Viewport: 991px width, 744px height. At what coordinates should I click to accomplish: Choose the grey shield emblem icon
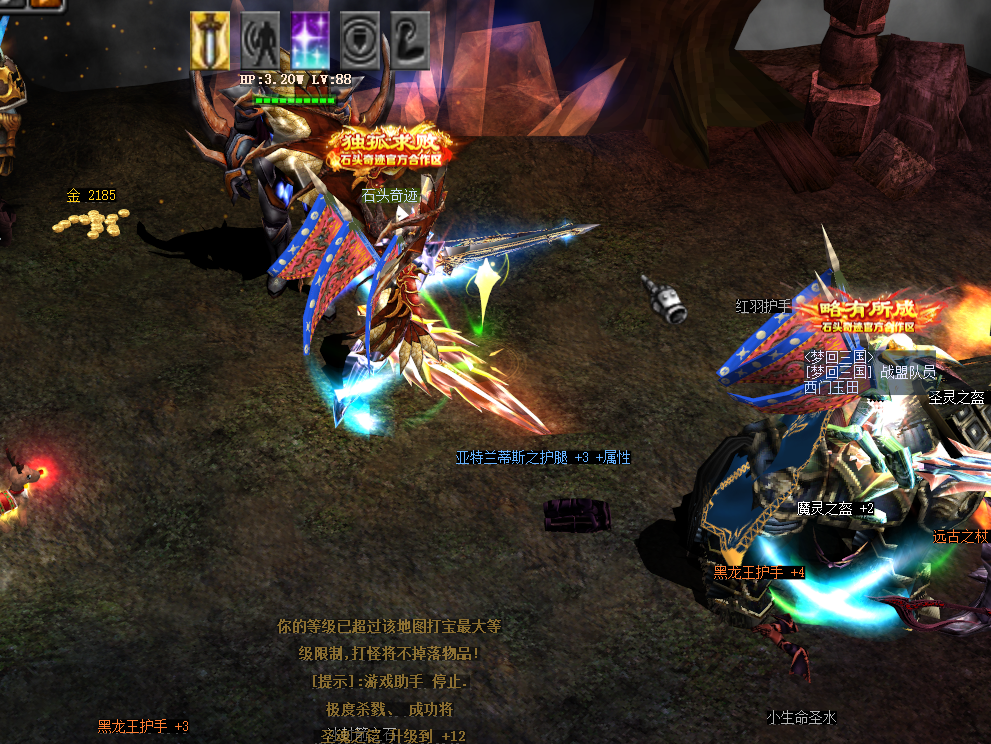(x=360, y=41)
